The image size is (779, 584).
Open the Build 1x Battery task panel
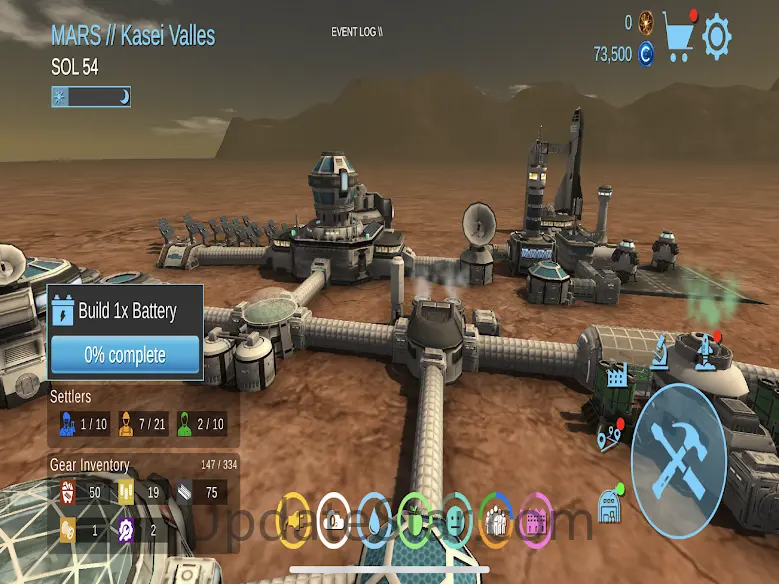[125, 310]
